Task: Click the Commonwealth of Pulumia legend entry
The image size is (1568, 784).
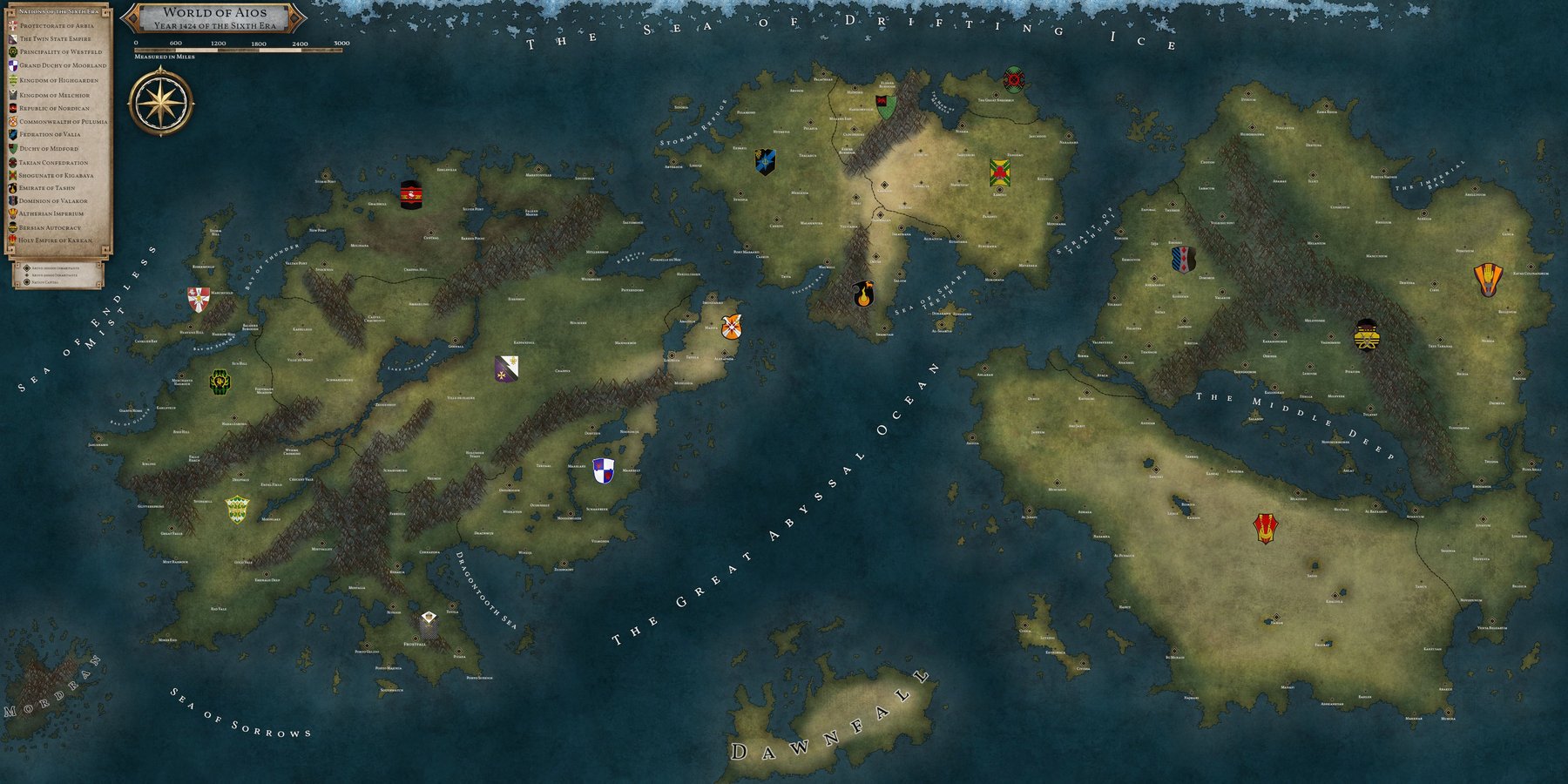Action: (x=63, y=122)
